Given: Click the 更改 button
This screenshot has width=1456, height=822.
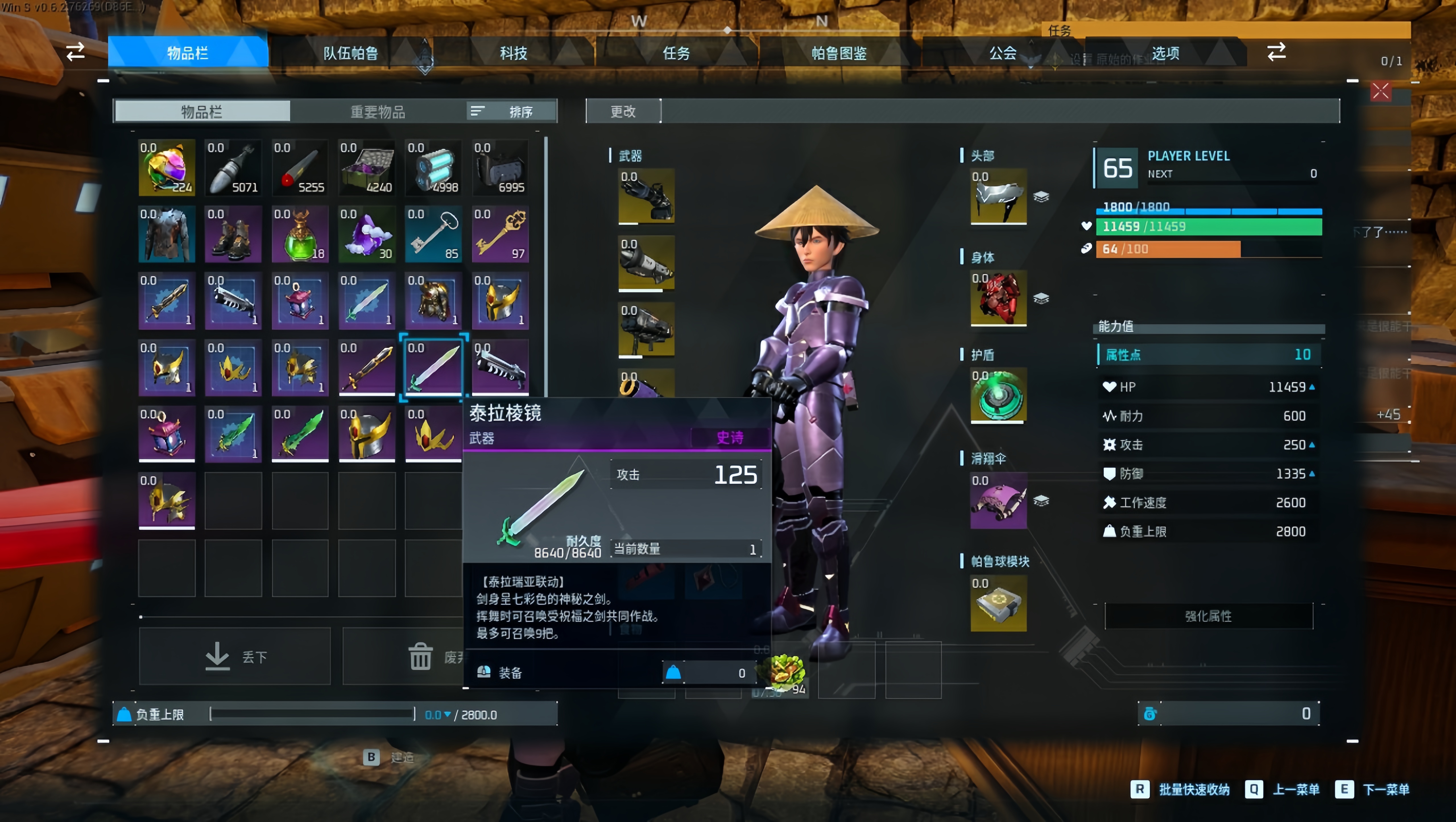Looking at the screenshot, I should (x=623, y=111).
